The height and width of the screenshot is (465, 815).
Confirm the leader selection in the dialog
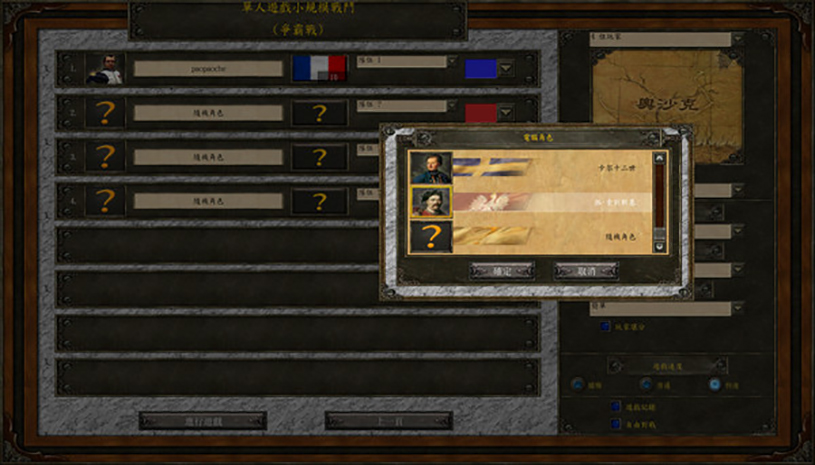(x=501, y=271)
